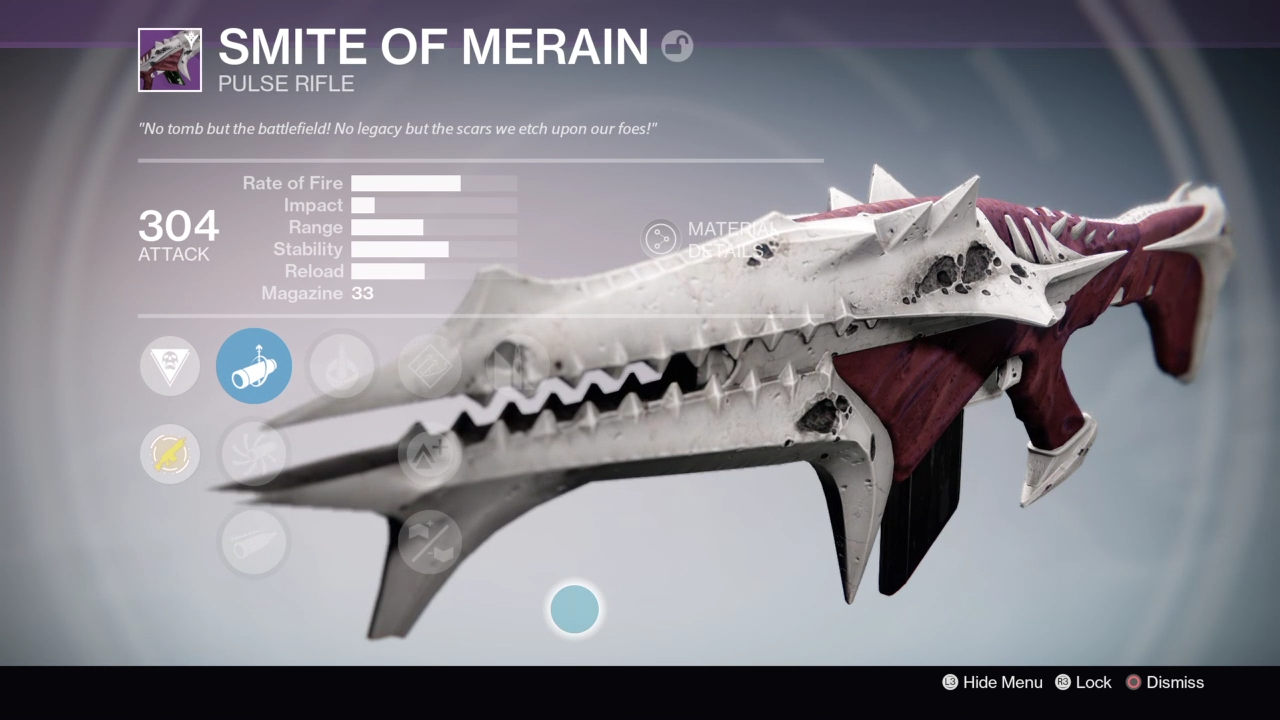The width and height of the screenshot is (1280, 720).
Task: Choose Dismiss to close the weapon screen
Action: tap(1164, 682)
